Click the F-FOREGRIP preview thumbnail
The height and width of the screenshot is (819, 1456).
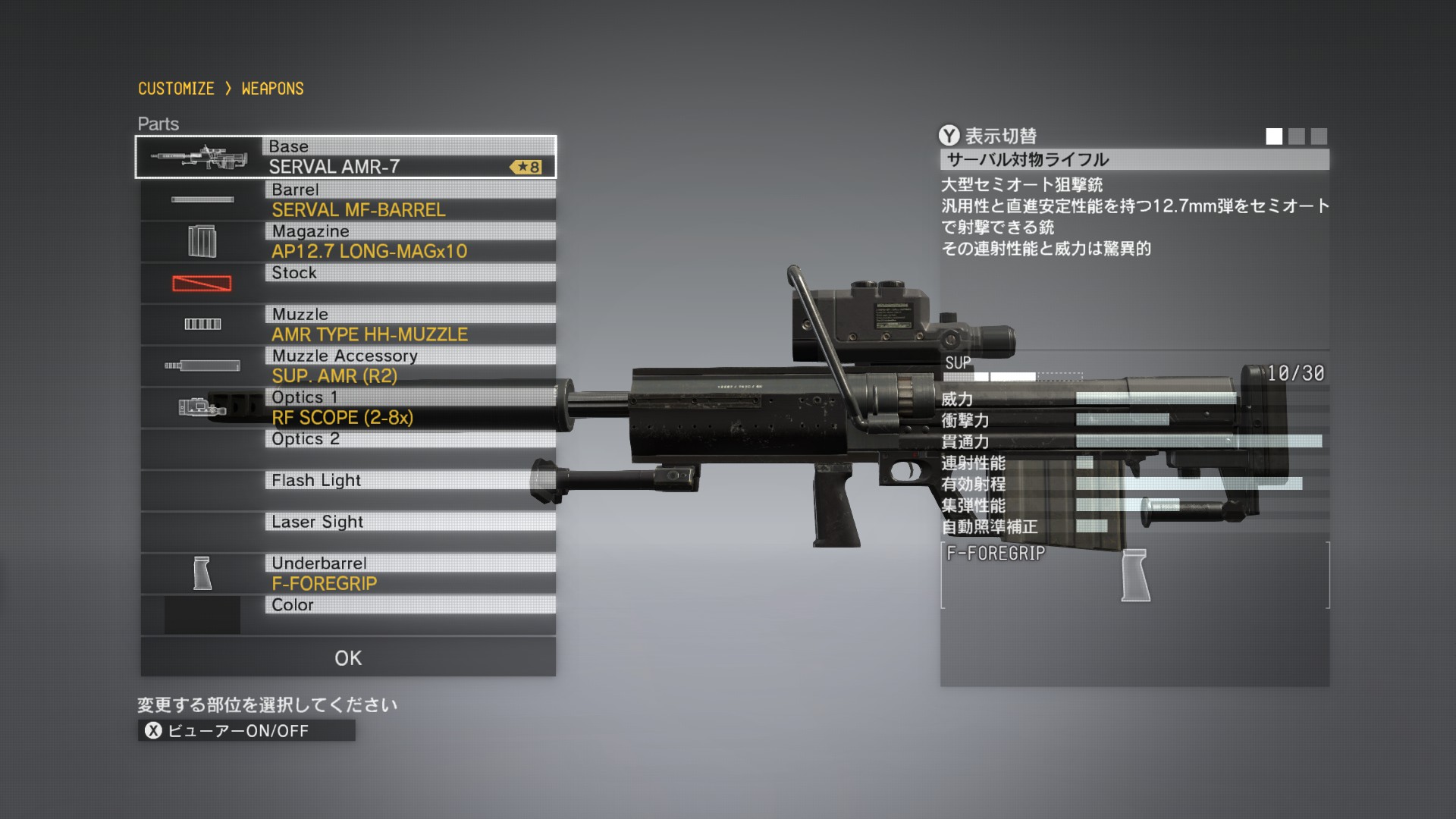(x=1134, y=576)
